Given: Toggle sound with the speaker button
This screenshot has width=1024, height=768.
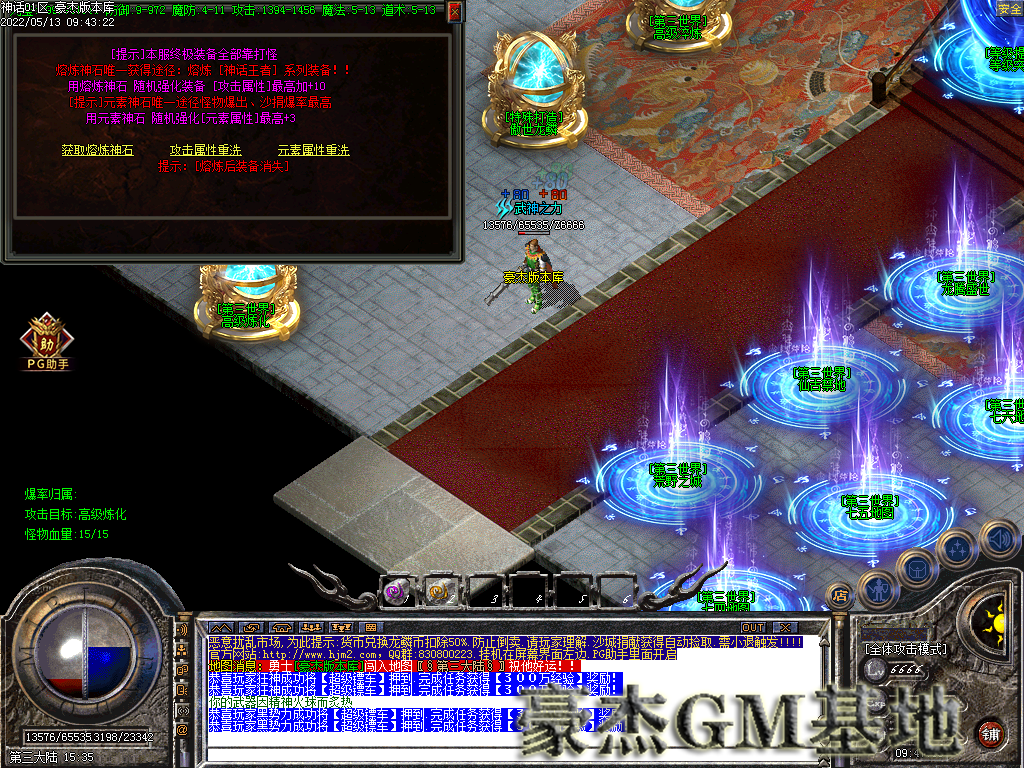Looking at the screenshot, I should tap(997, 538).
